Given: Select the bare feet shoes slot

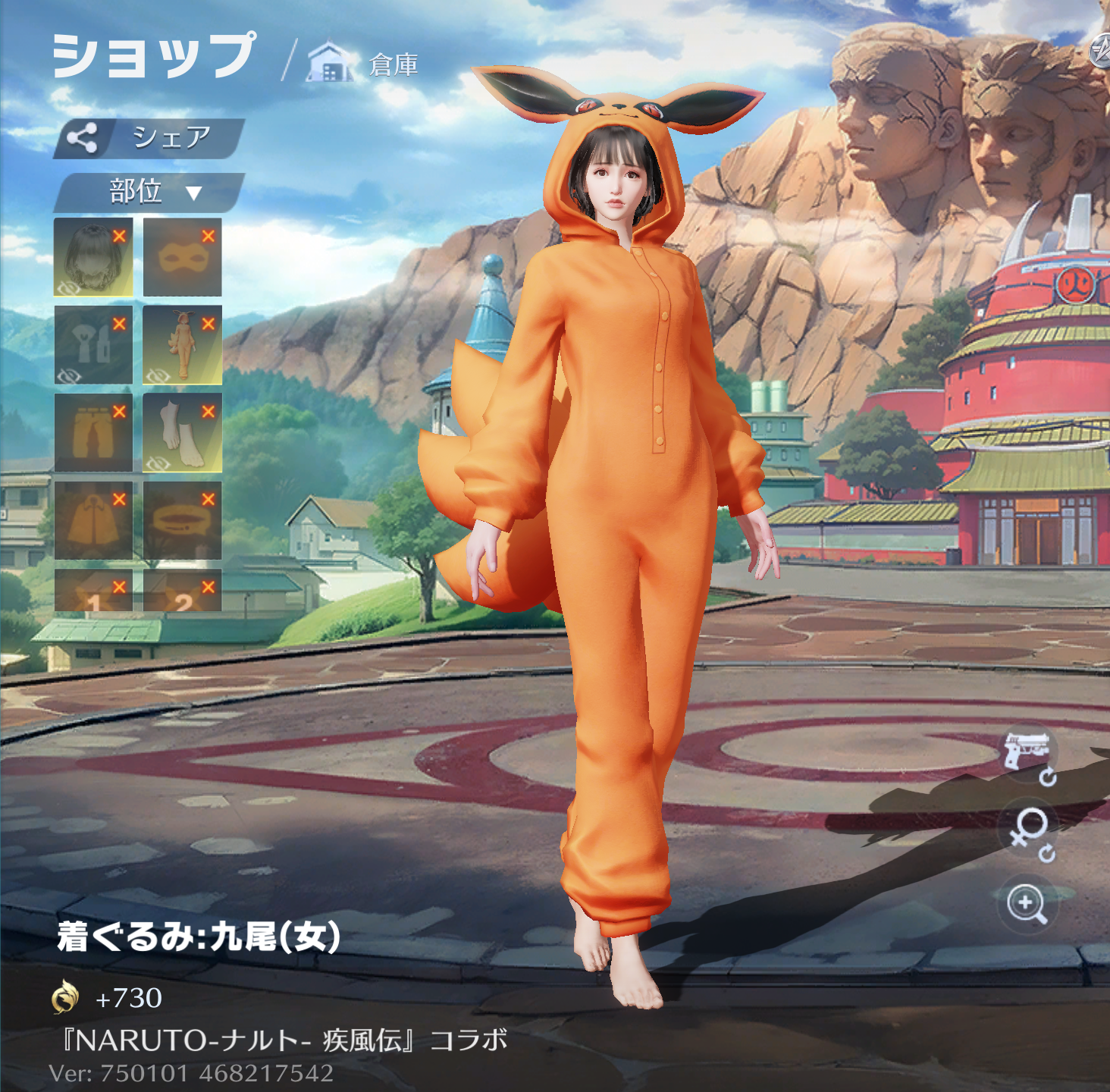Looking at the screenshot, I should [182, 433].
